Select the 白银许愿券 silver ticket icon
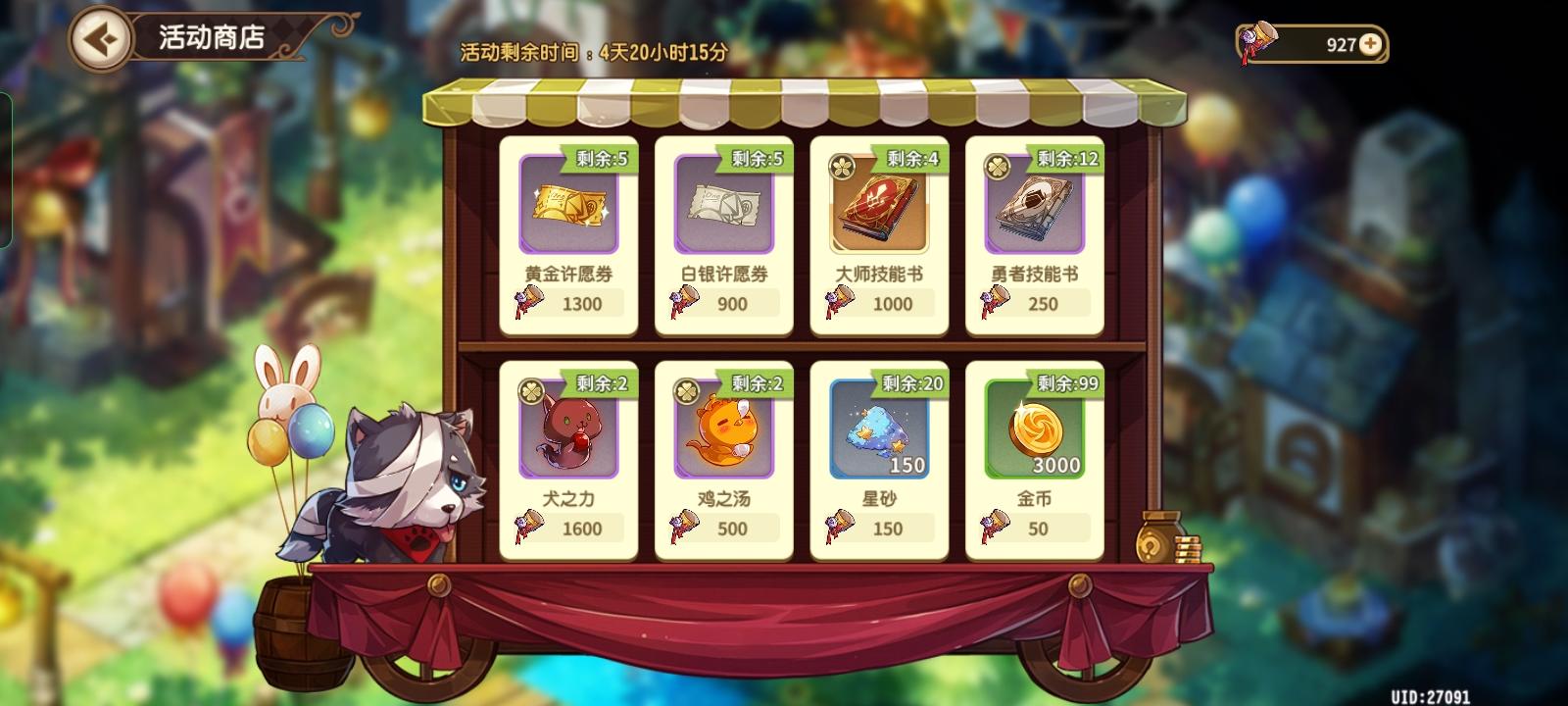1568x706 pixels. (724, 206)
